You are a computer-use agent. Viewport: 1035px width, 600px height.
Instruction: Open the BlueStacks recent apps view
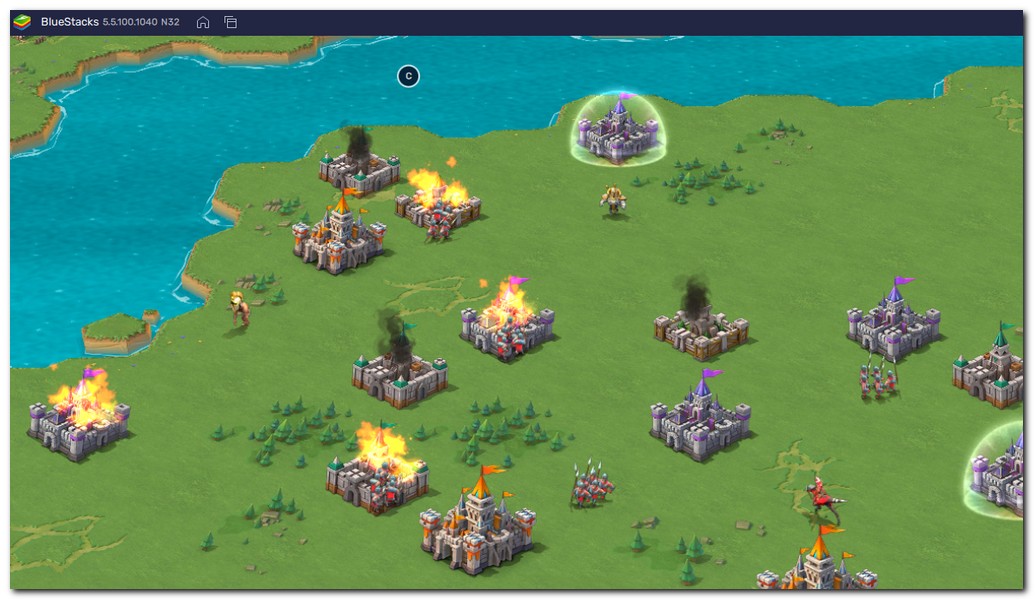coord(230,22)
